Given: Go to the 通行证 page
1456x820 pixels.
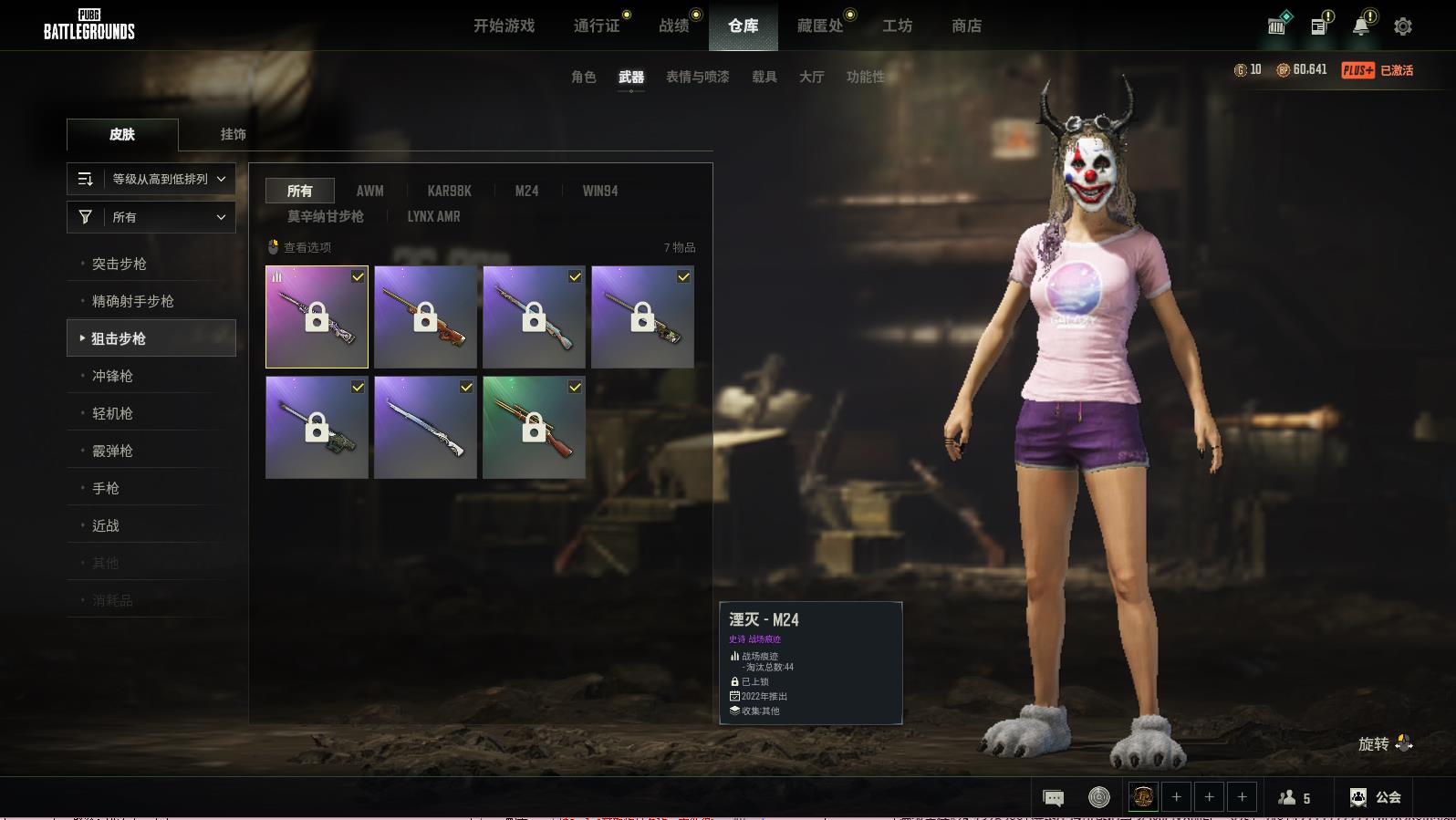Looking at the screenshot, I should (597, 26).
